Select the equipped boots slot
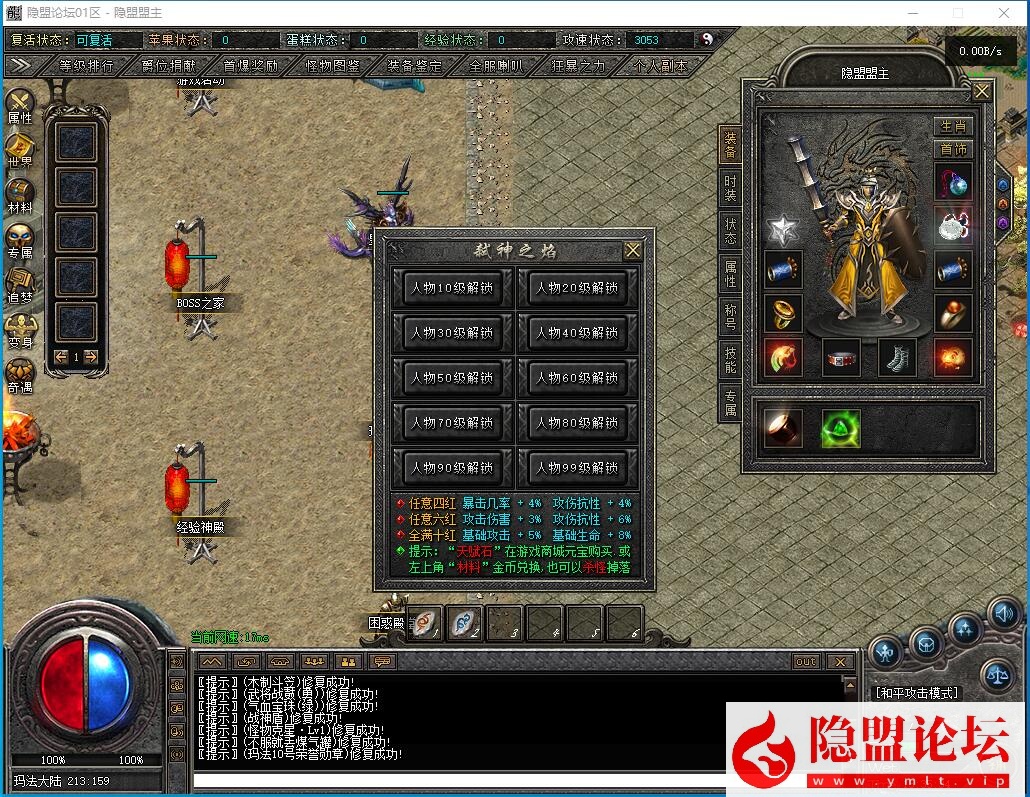 pos(897,358)
